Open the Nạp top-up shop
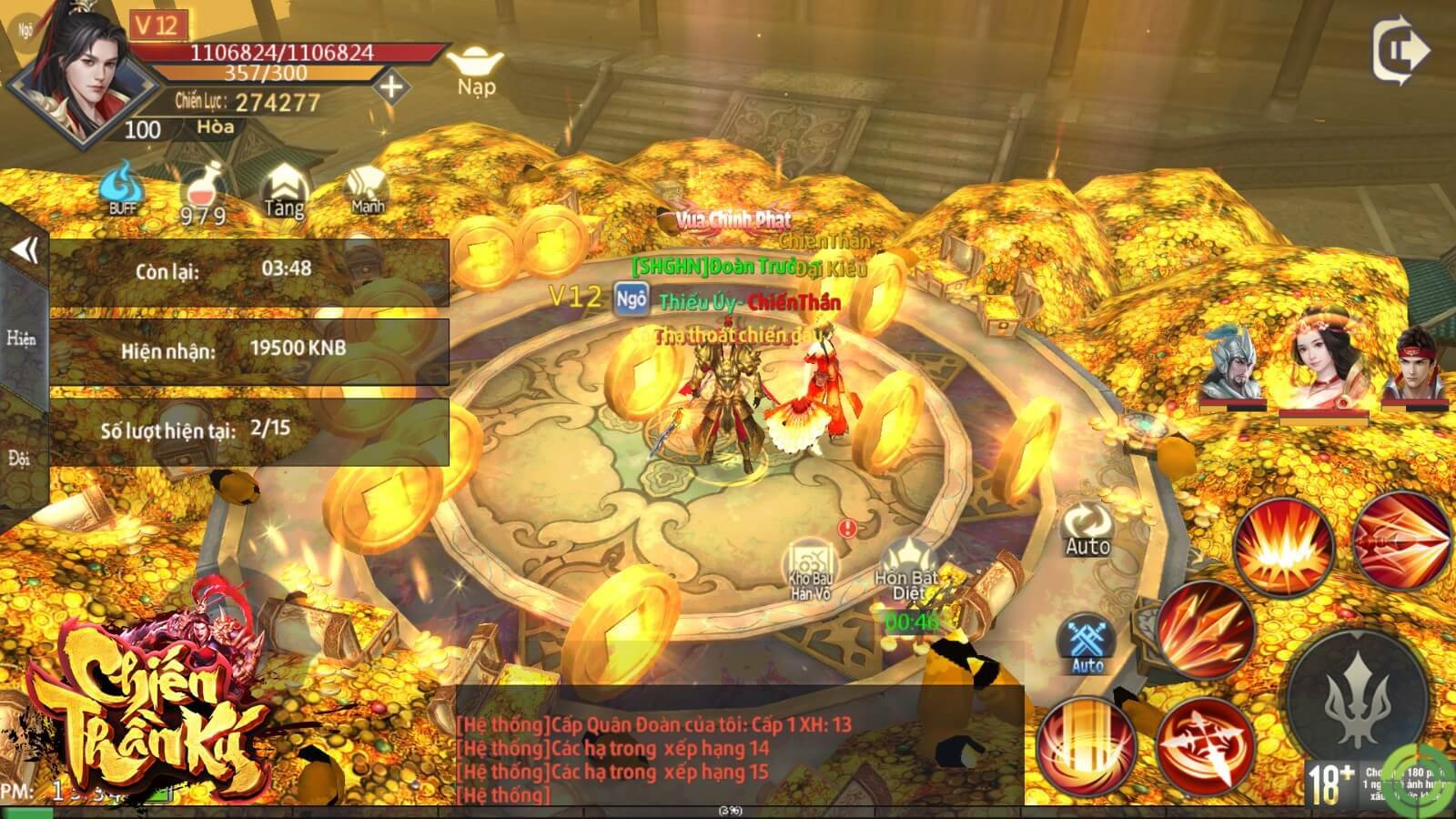 (x=477, y=71)
